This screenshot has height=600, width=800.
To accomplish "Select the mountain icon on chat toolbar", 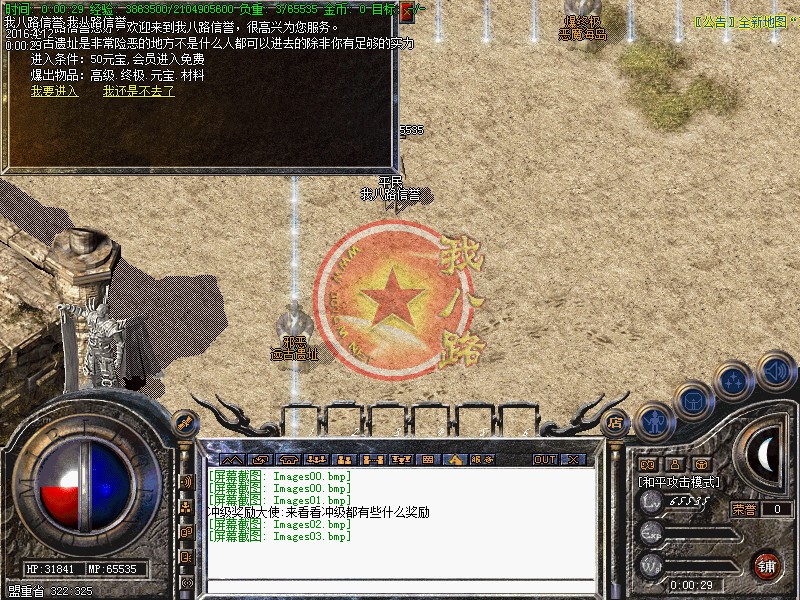I will [x=233, y=459].
